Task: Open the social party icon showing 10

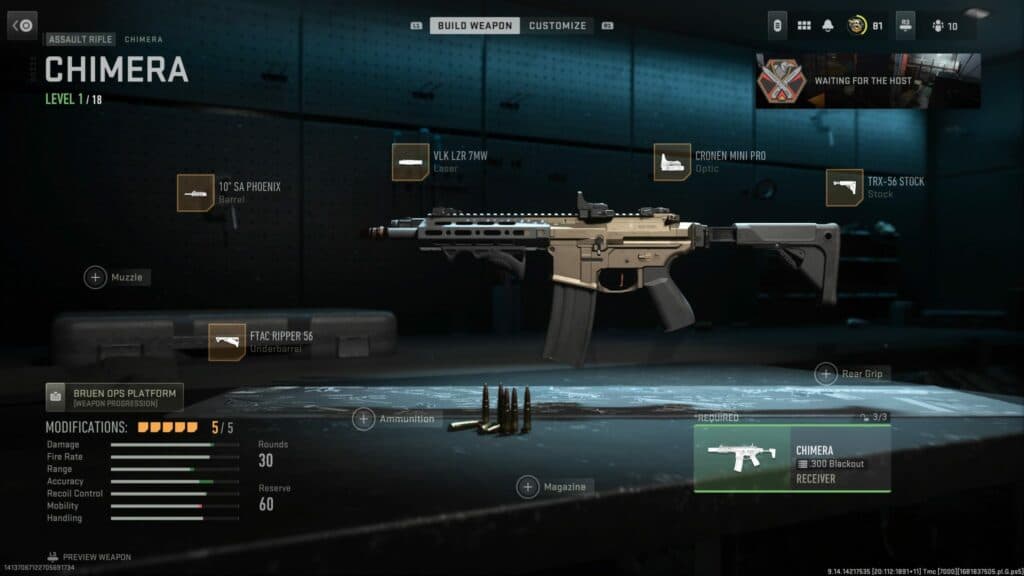Action: 944,26
